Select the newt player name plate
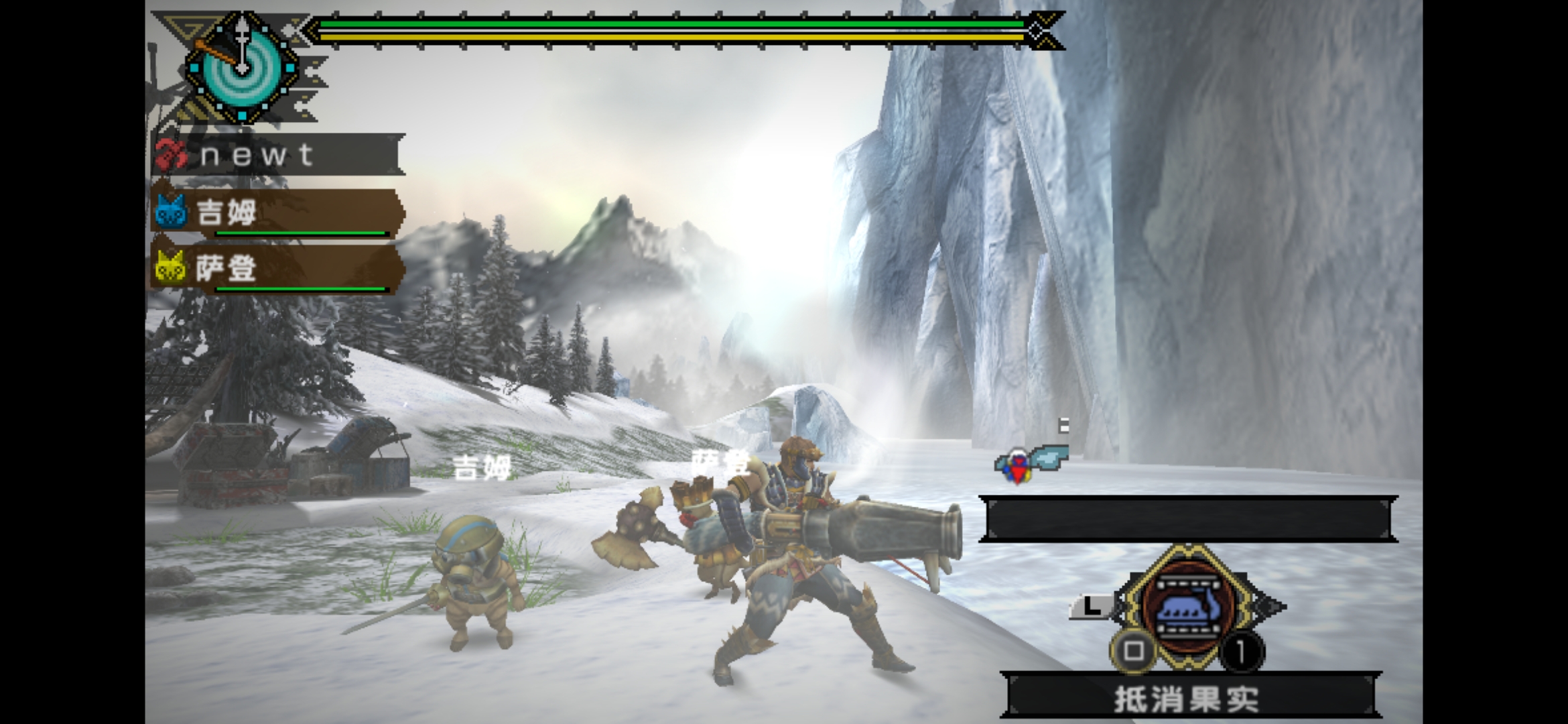Screen dimensions: 1568x724 click(278, 156)
